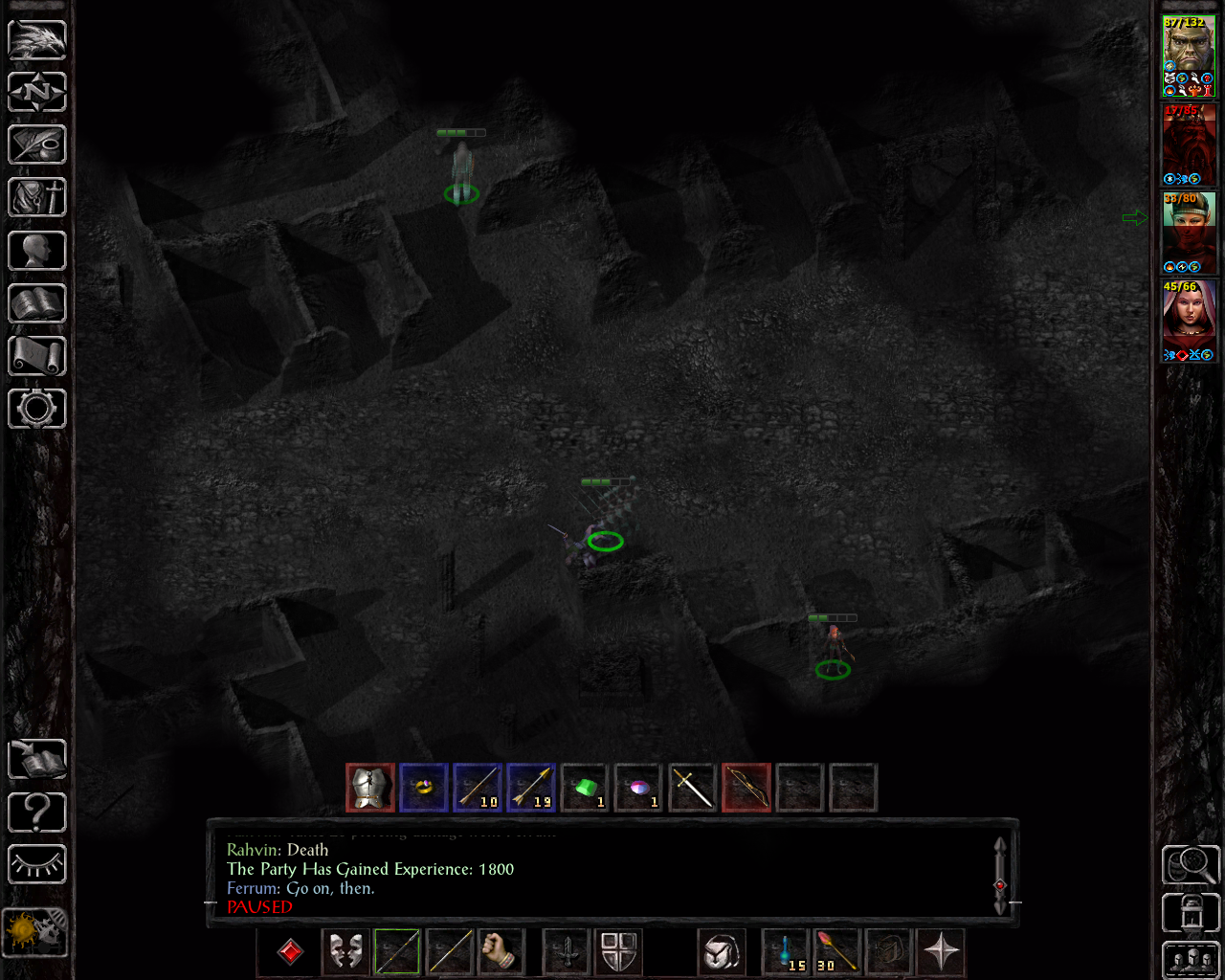Open the options gear icon
Viewport: 1225px width, 980px height.
point(36,409)
